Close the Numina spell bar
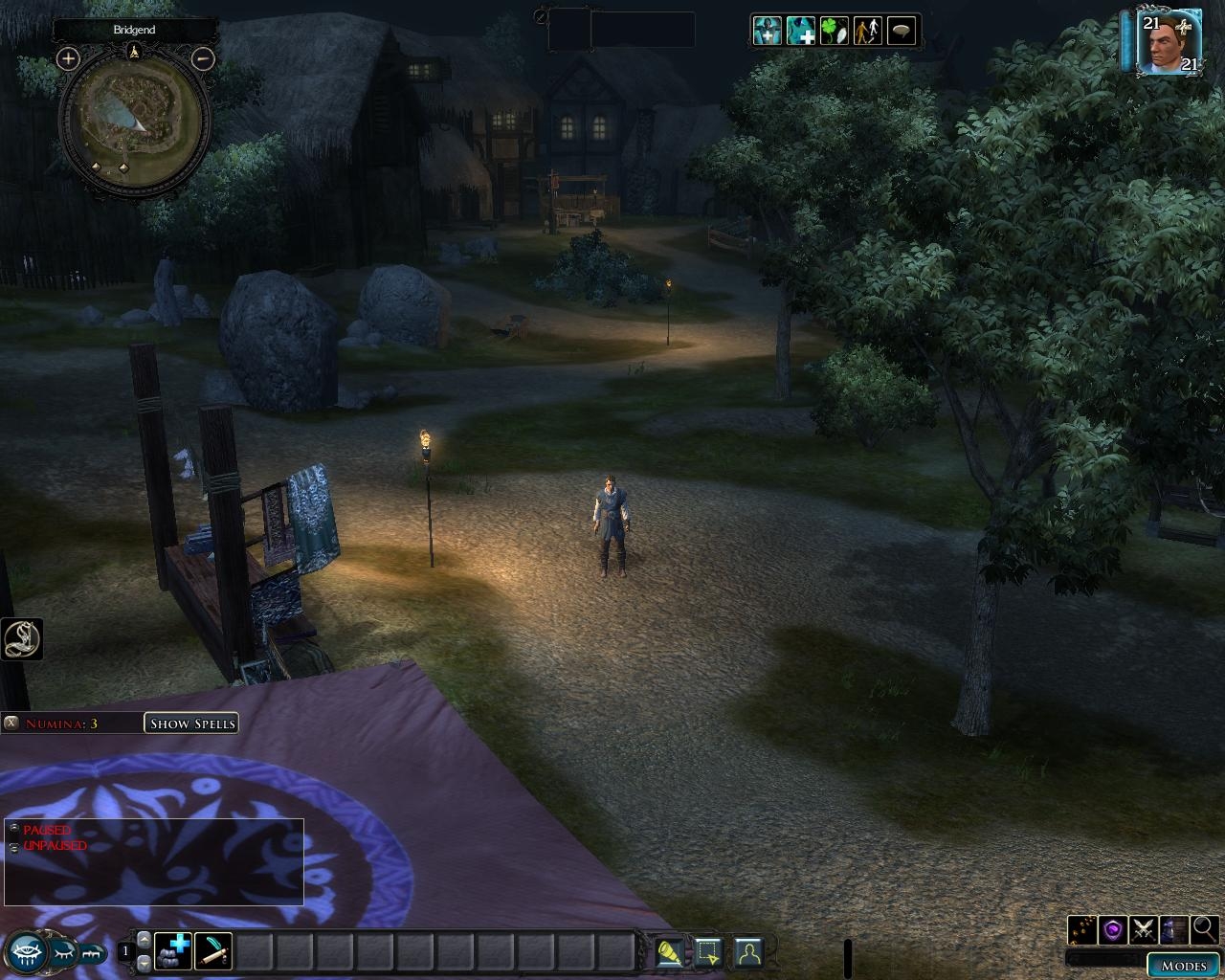Screen dimensions: 1225x980 (x=11, y=724)
